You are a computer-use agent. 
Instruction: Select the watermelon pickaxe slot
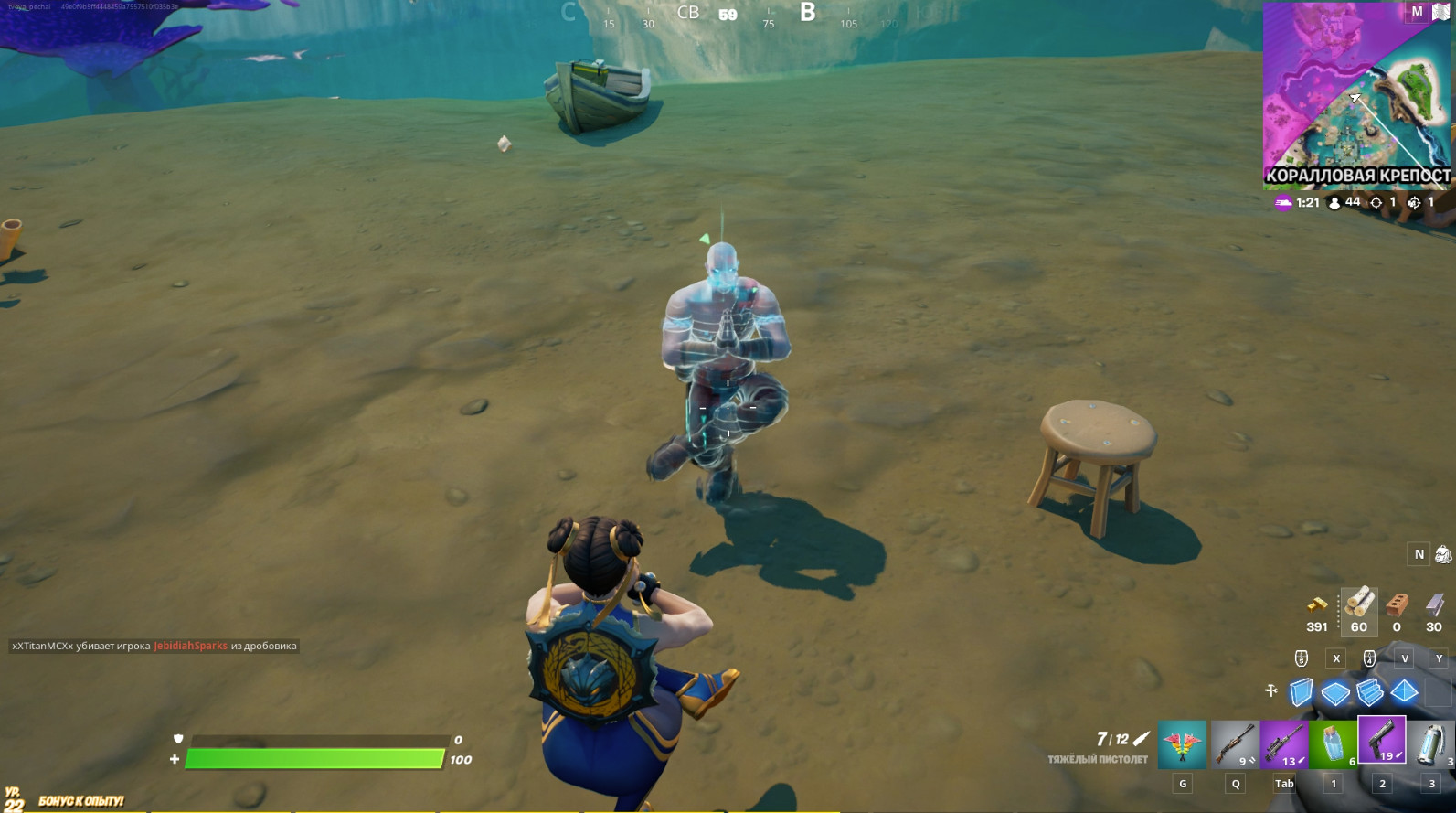[1182, 743]
